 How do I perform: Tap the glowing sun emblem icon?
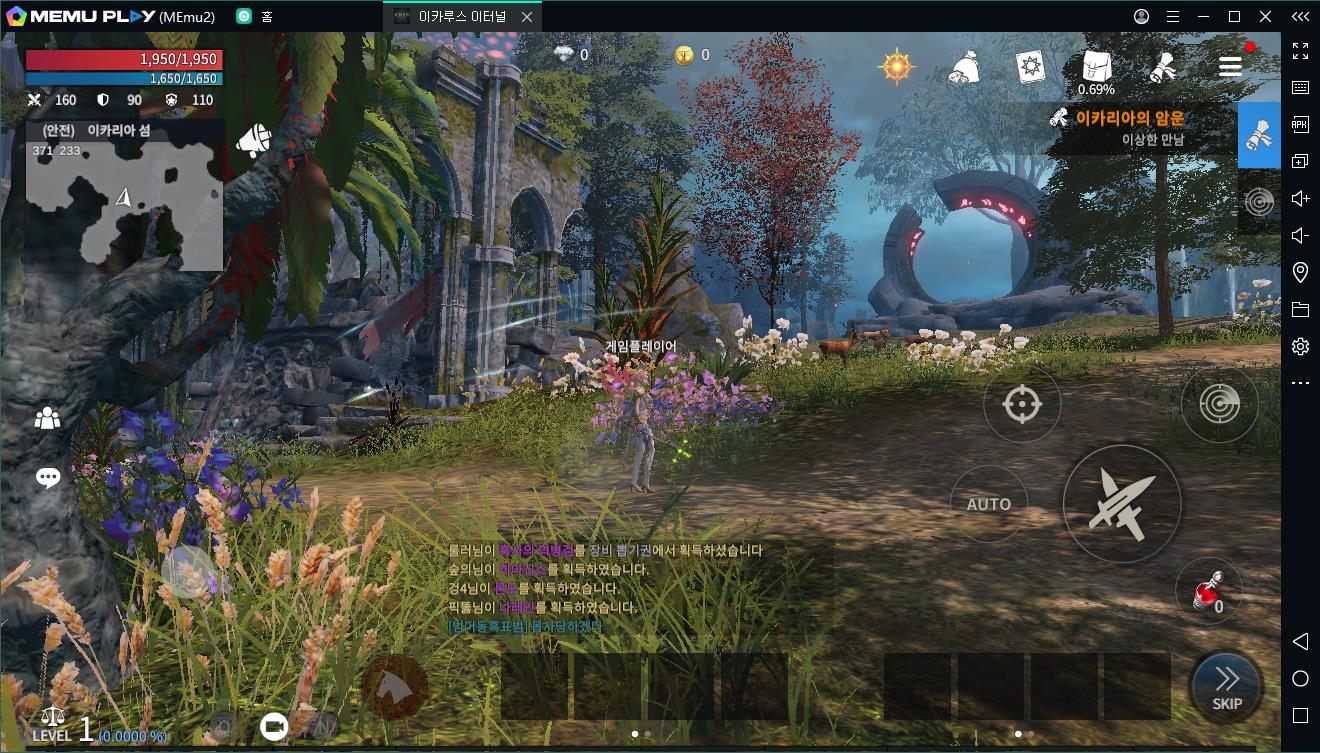click(897, 66)
